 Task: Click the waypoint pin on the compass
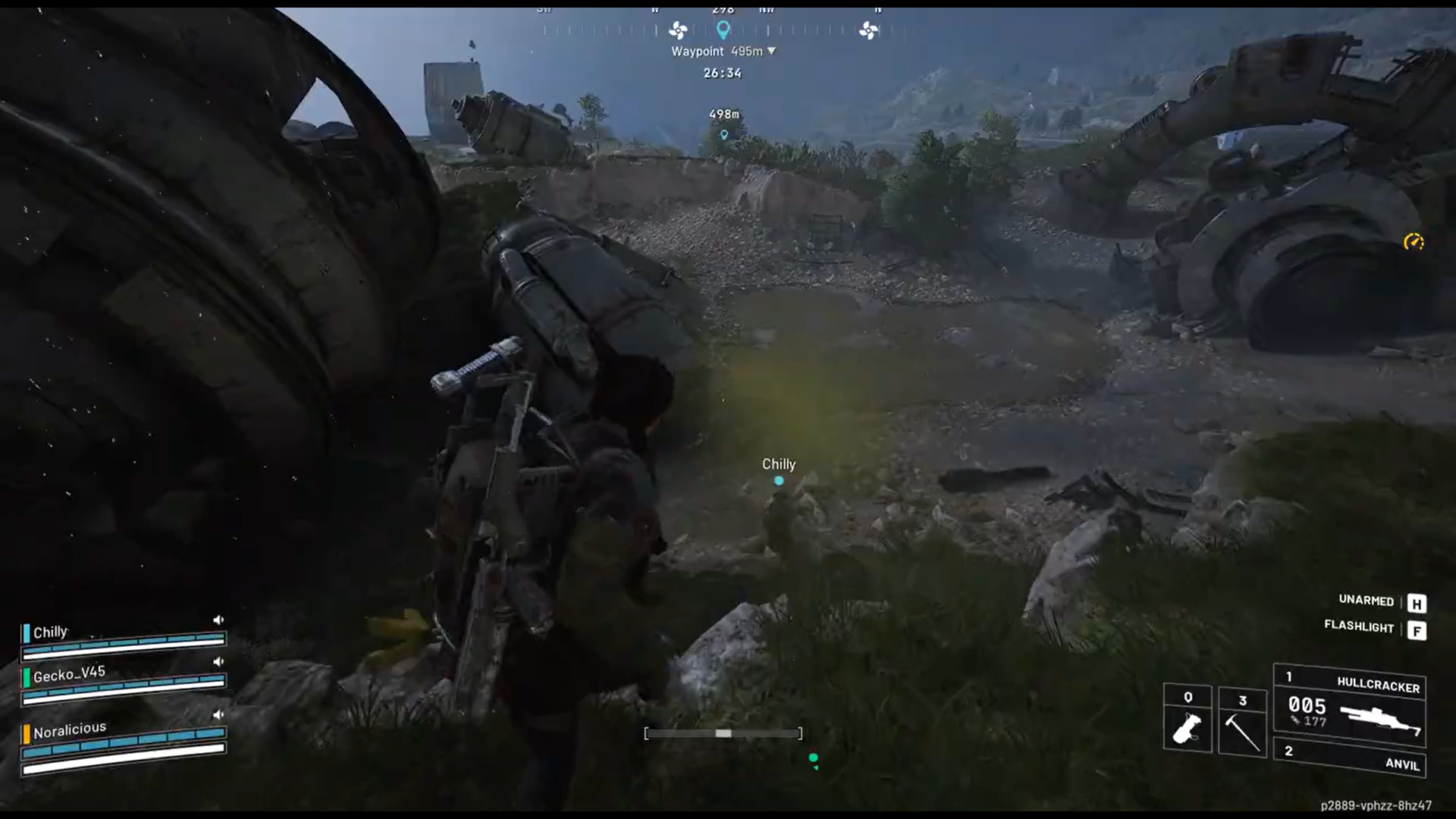(723, 30)
